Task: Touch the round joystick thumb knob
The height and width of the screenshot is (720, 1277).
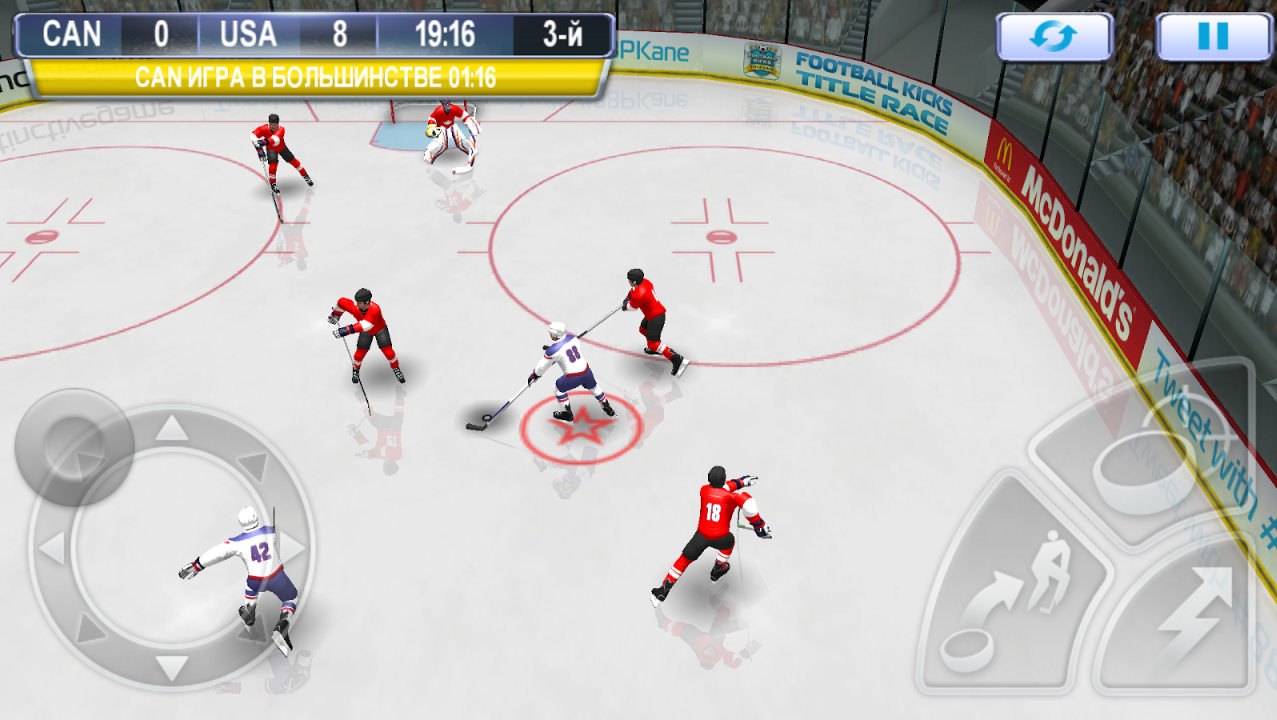Action: click(x=73, y=446)
